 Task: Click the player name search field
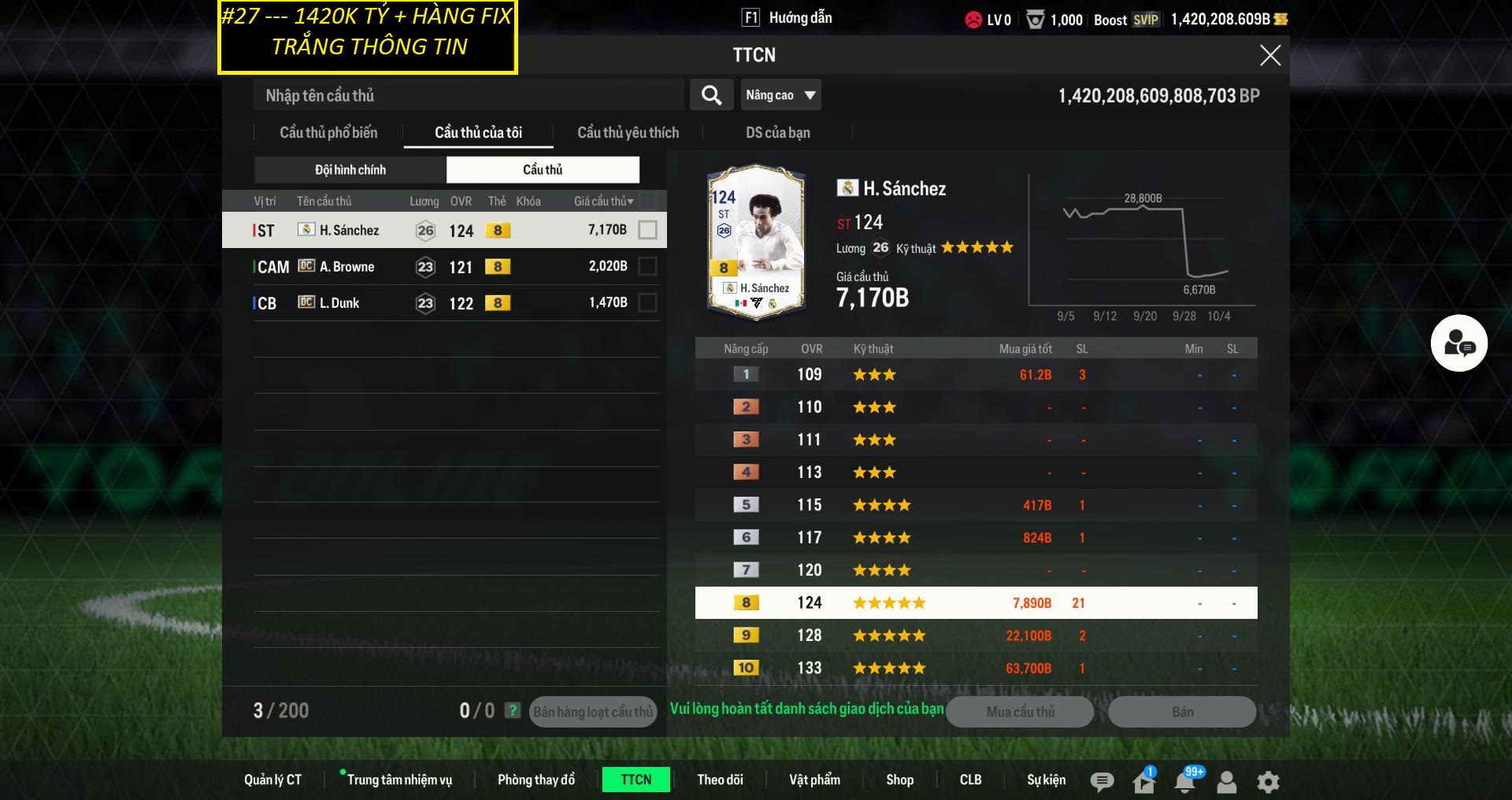[x=469, y=95]
